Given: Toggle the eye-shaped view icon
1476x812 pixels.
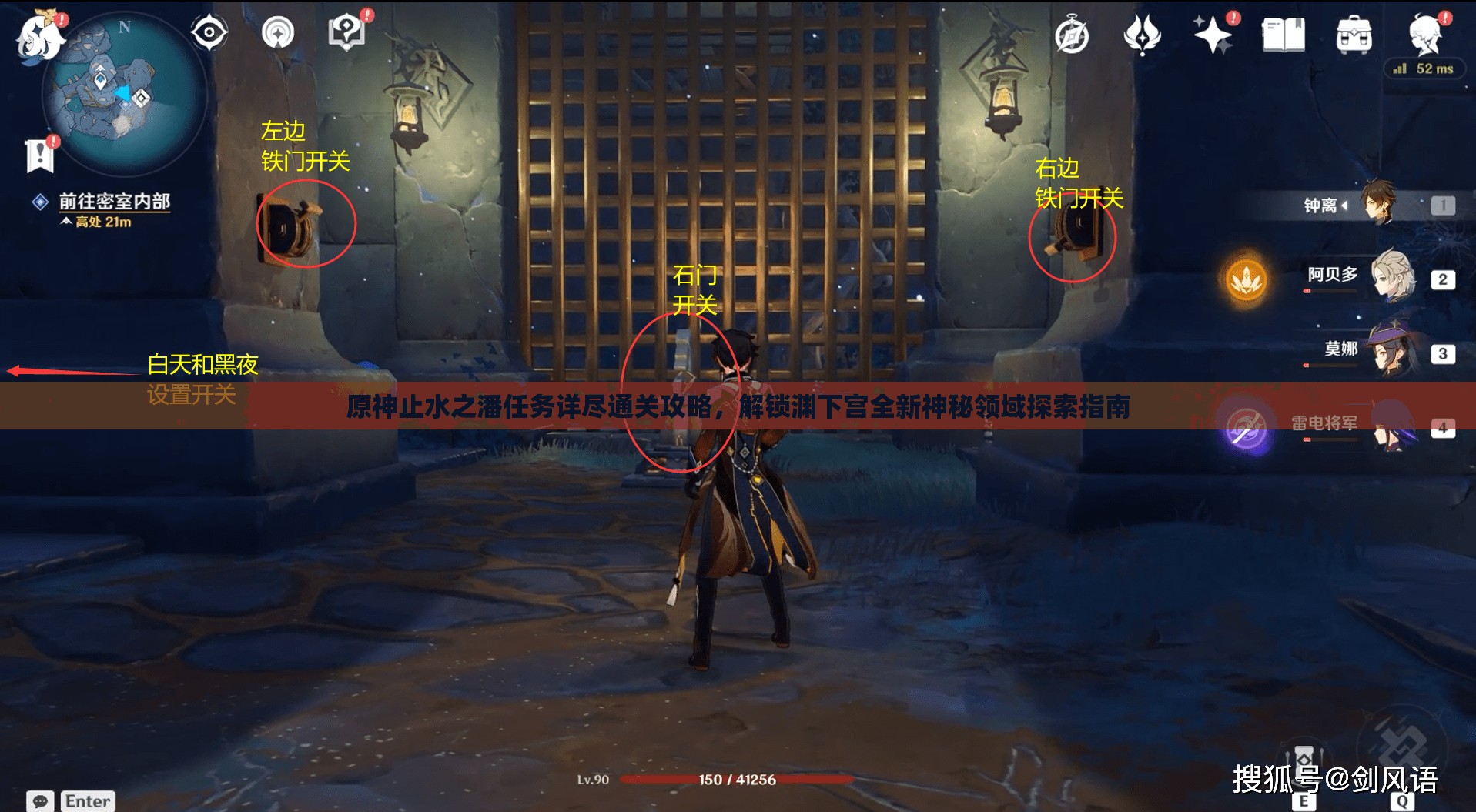Looking at the screenshot, I should [209, 33].
